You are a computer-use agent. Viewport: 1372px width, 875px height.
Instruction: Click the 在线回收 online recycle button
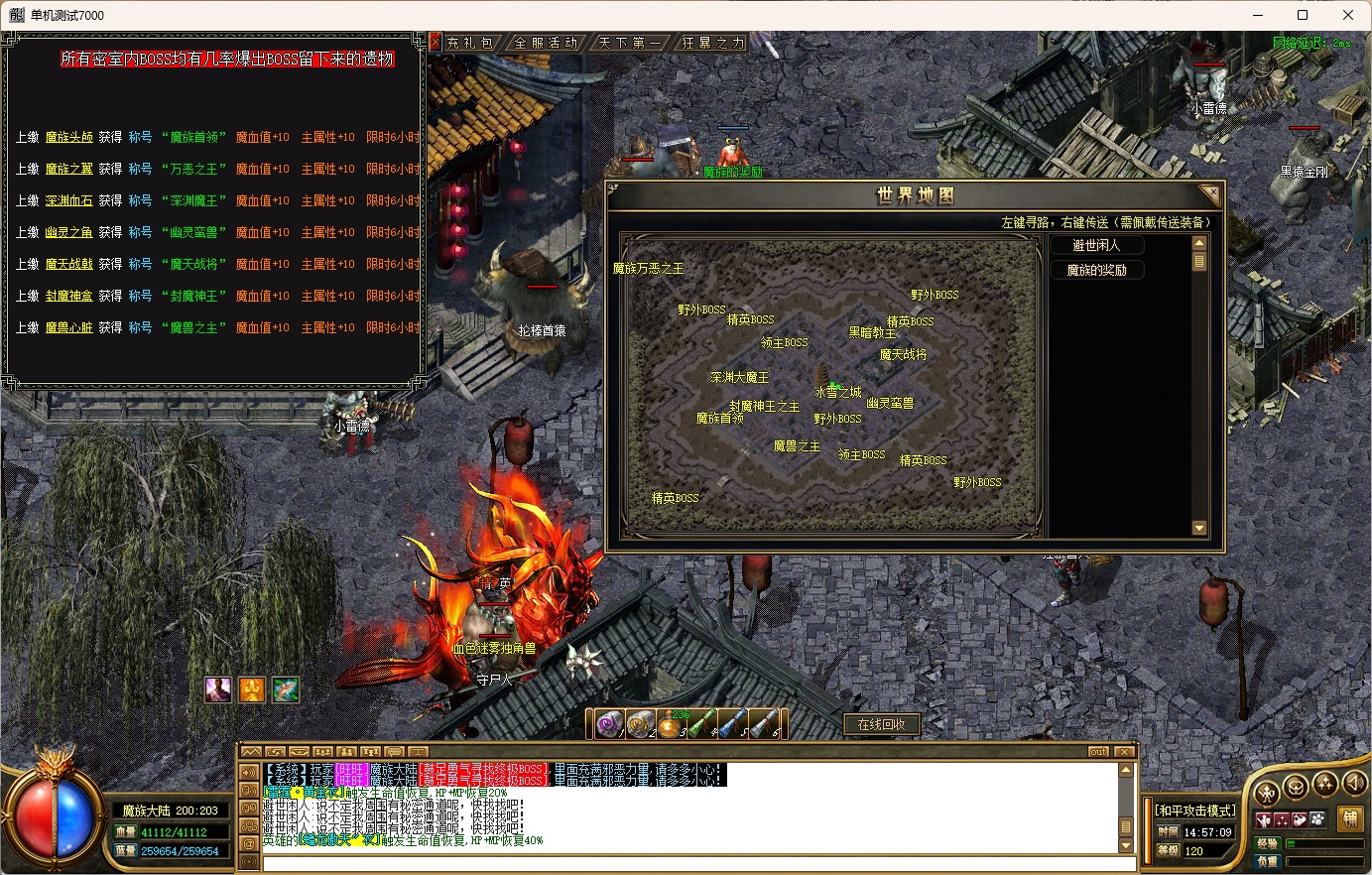[x=881, y=724]
